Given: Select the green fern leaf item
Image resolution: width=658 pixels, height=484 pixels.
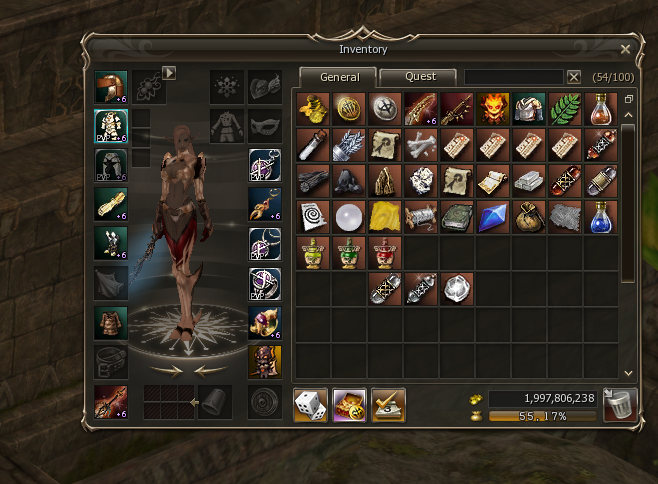Looking at the screenshot, I should [565, 109].
